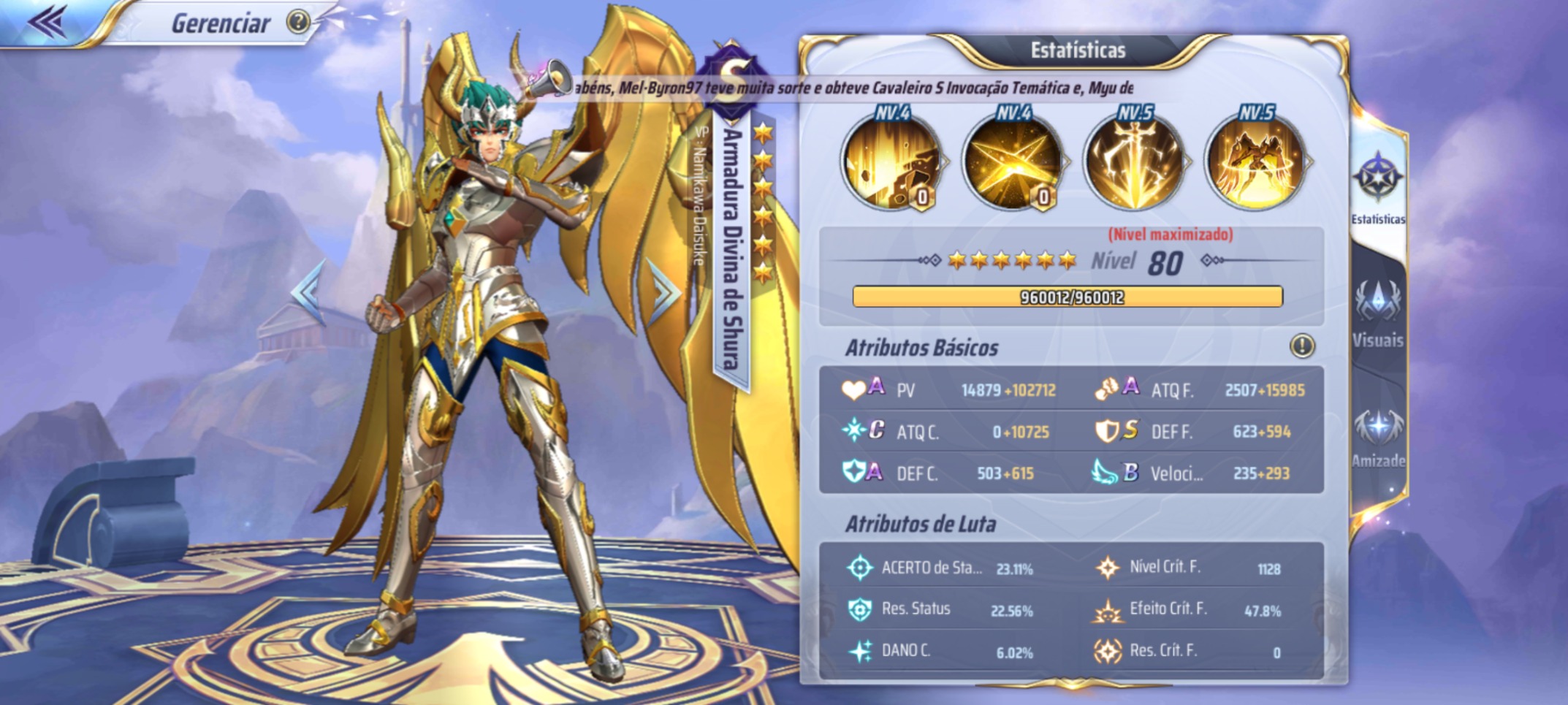The width and height of the screenshot is (1568, 705).
Task: Go back using the double-arrow button
Action: point(48,22)
